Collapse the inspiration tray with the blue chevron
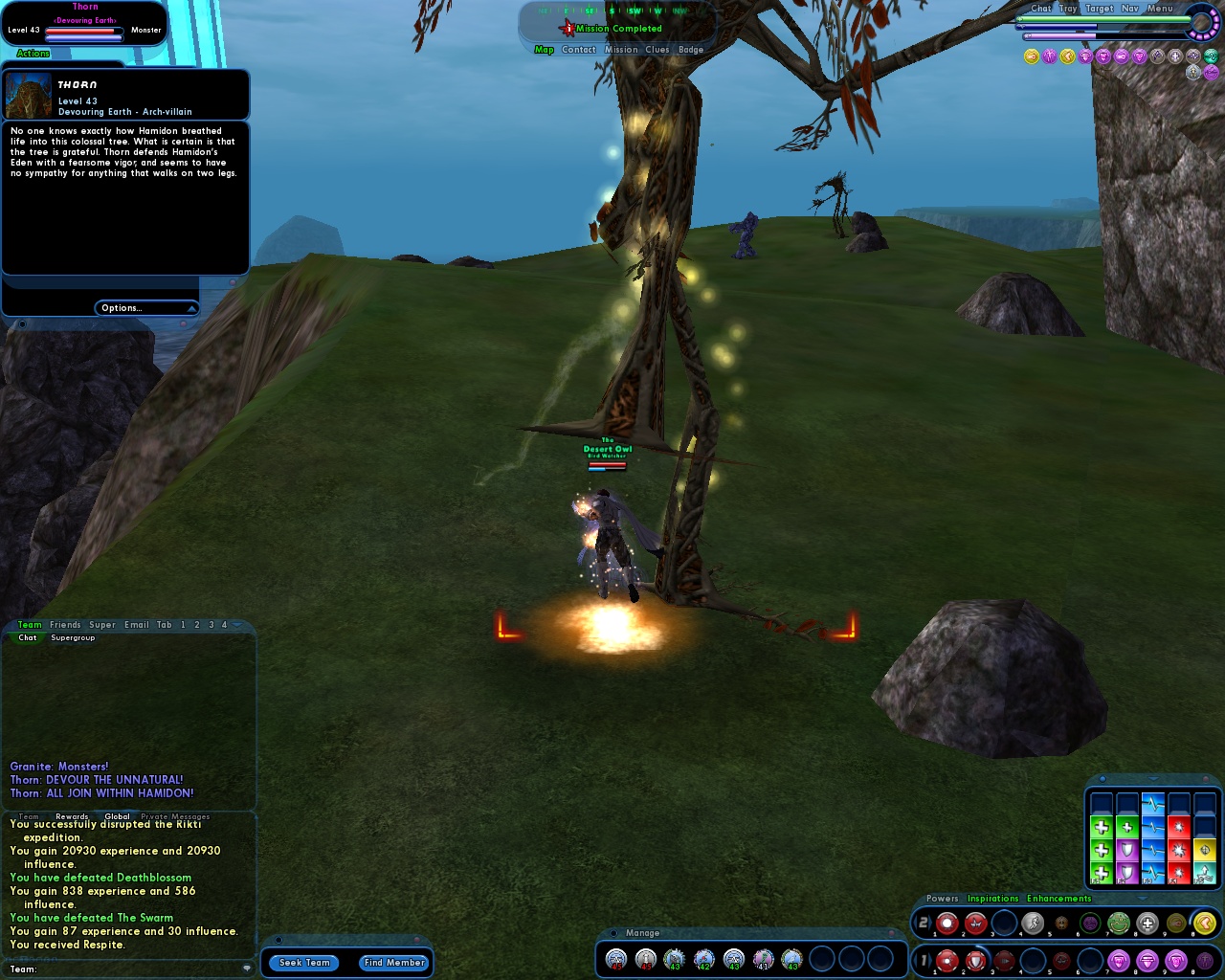The image size is (1225, 980). tap(1152, 779)
